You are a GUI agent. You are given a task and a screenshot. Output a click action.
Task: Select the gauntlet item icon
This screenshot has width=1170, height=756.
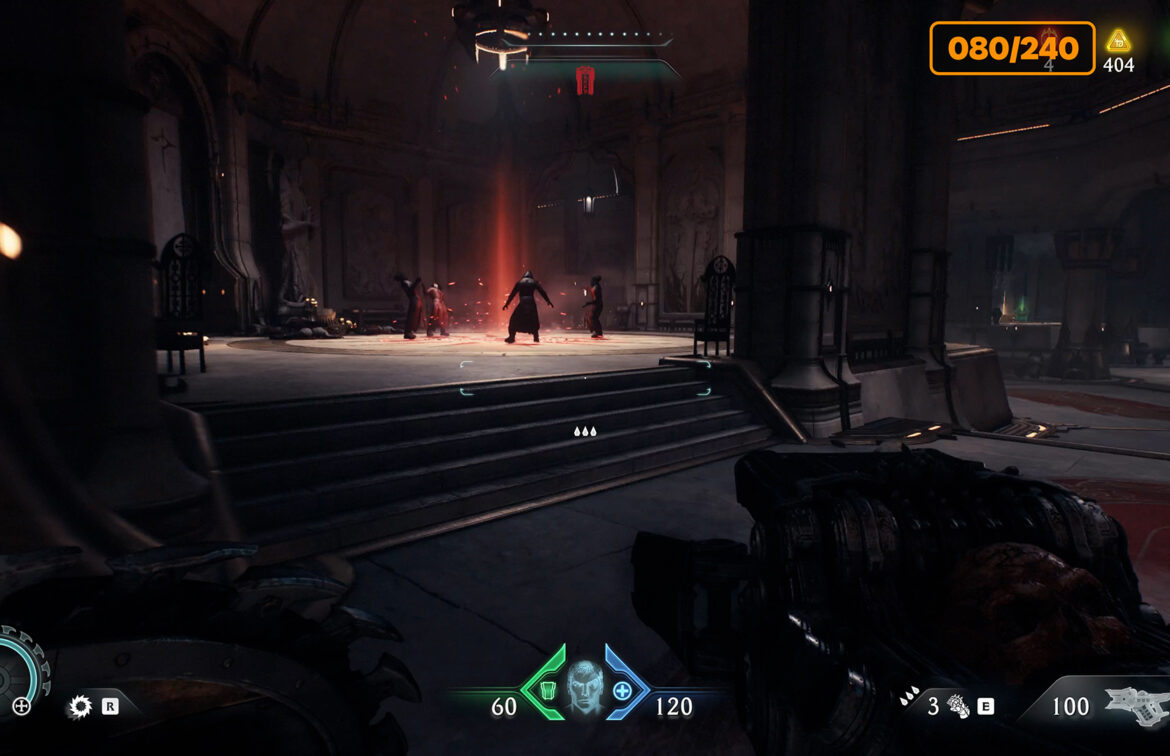(x=958, y=707)
